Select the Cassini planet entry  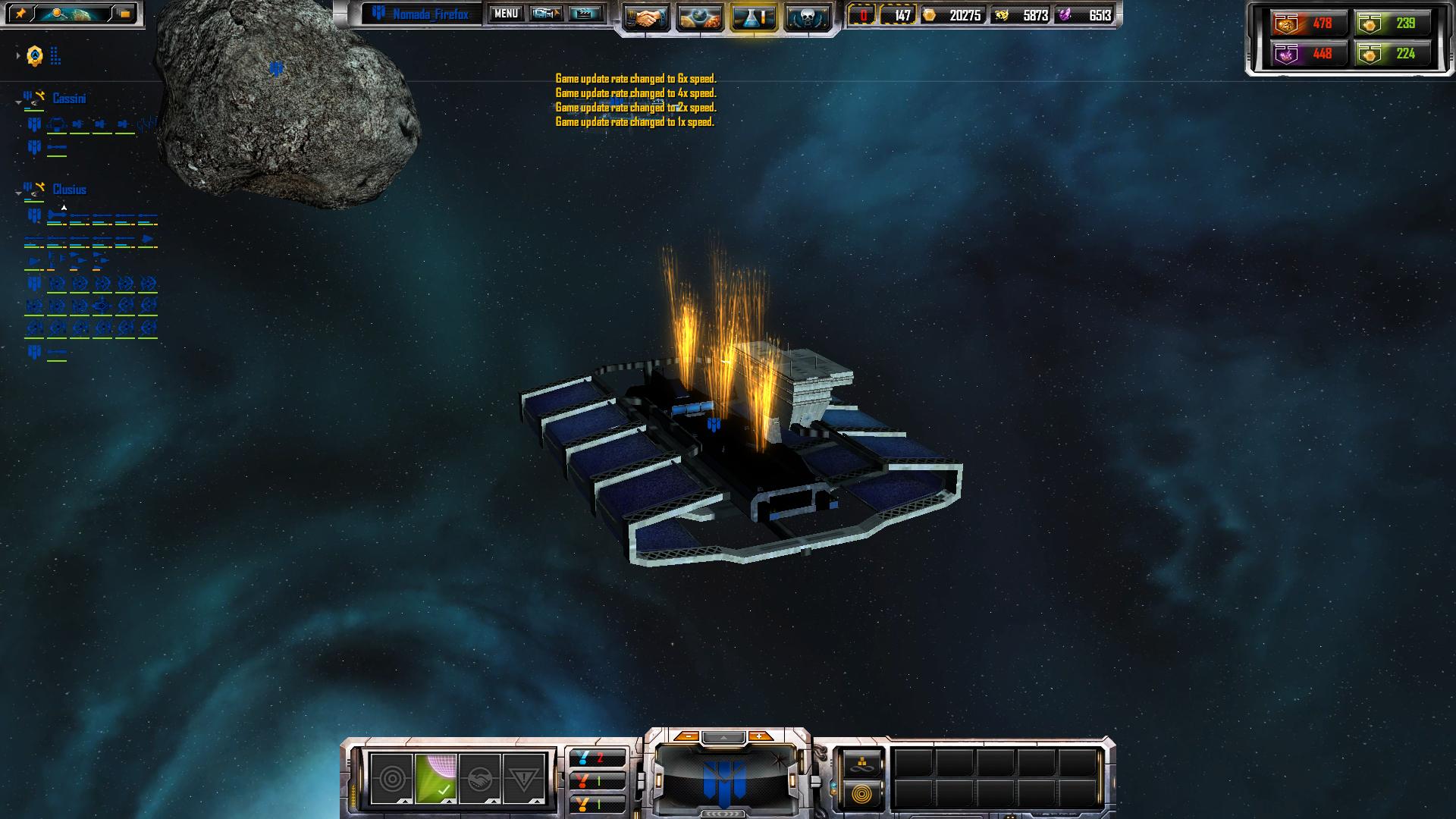[x=69, y=99]
